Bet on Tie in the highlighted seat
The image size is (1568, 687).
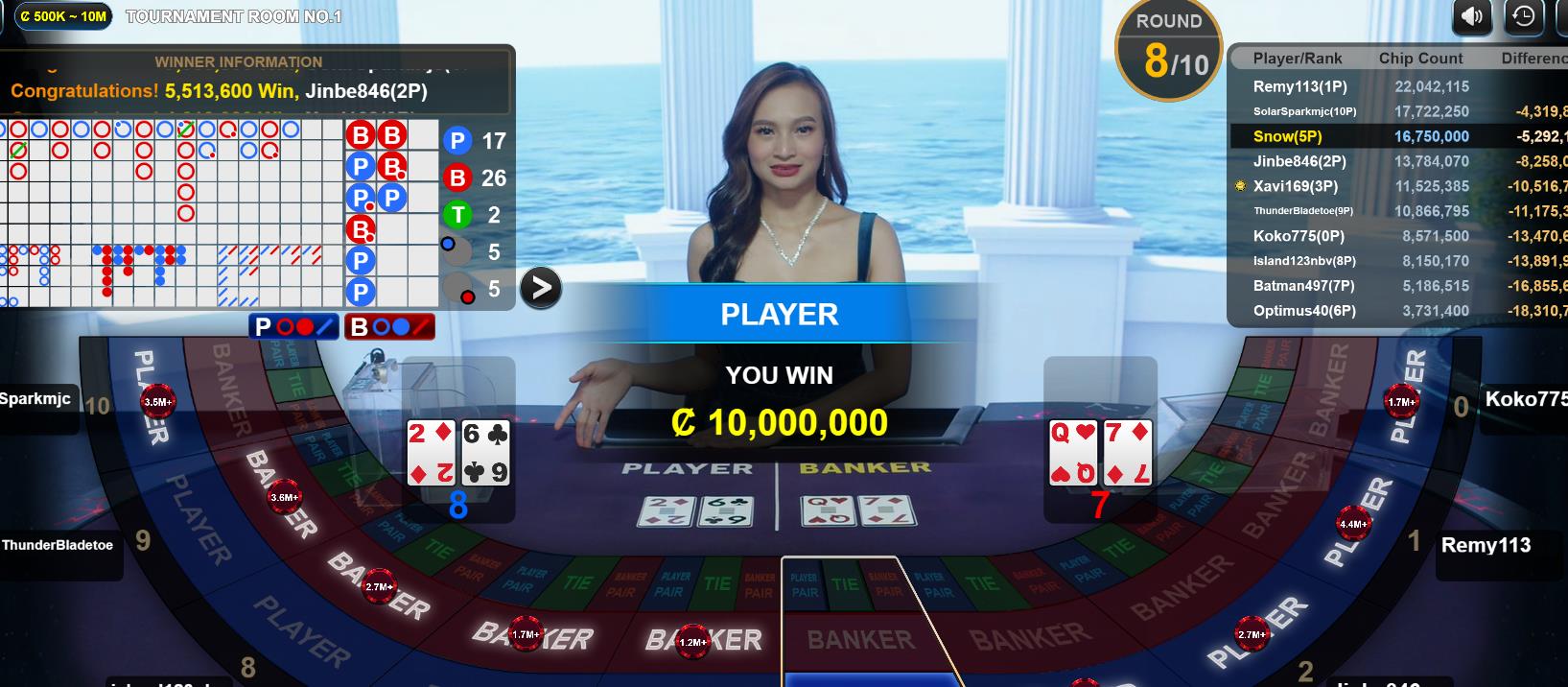point(845,584)
